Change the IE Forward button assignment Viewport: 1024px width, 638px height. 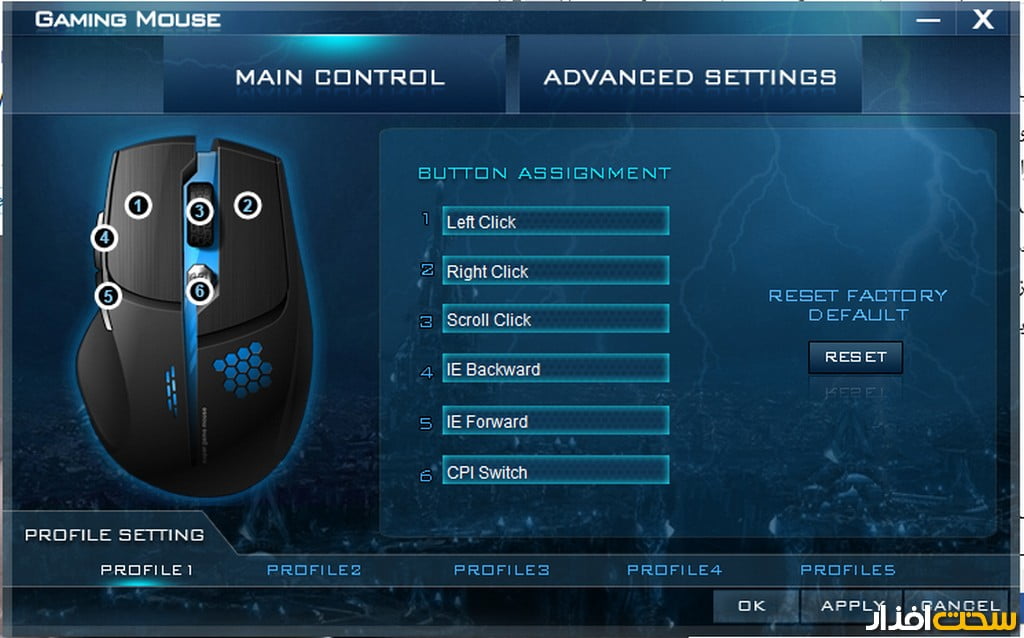coord(555,421)
